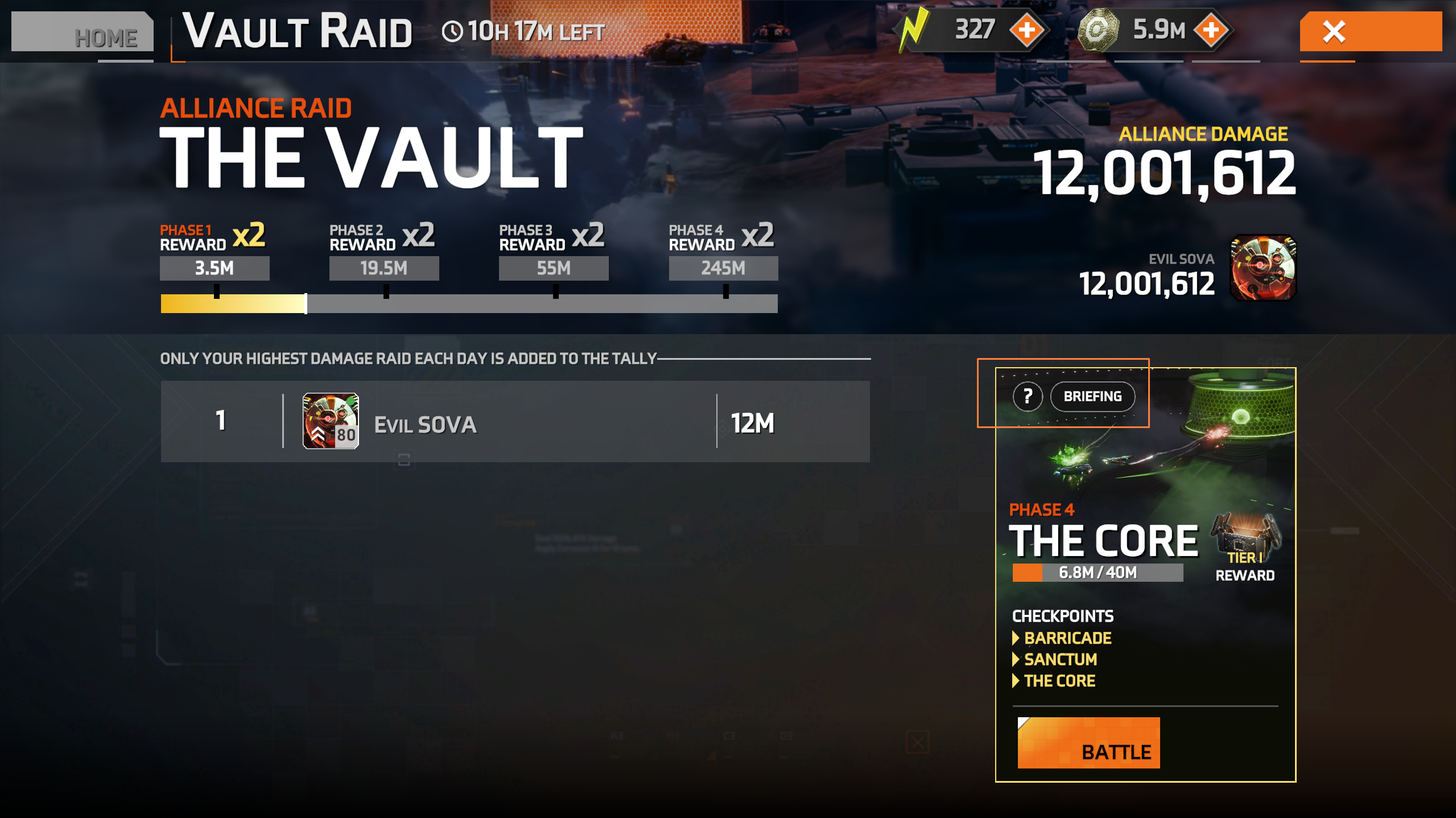Click the Phase 4 damage progress bar

1098,573
